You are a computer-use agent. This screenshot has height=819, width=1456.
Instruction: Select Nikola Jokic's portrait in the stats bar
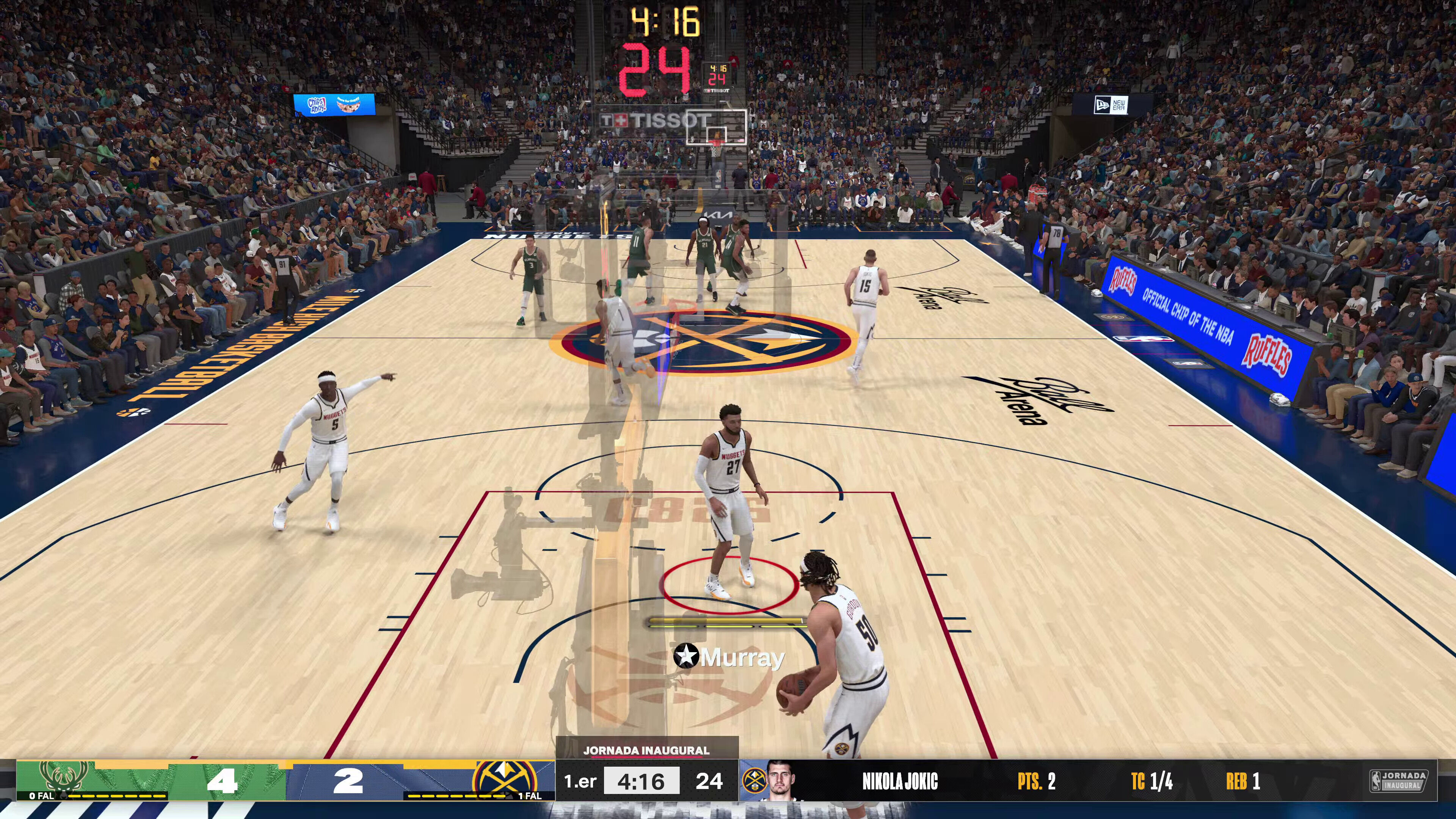[x=783, y=781]
